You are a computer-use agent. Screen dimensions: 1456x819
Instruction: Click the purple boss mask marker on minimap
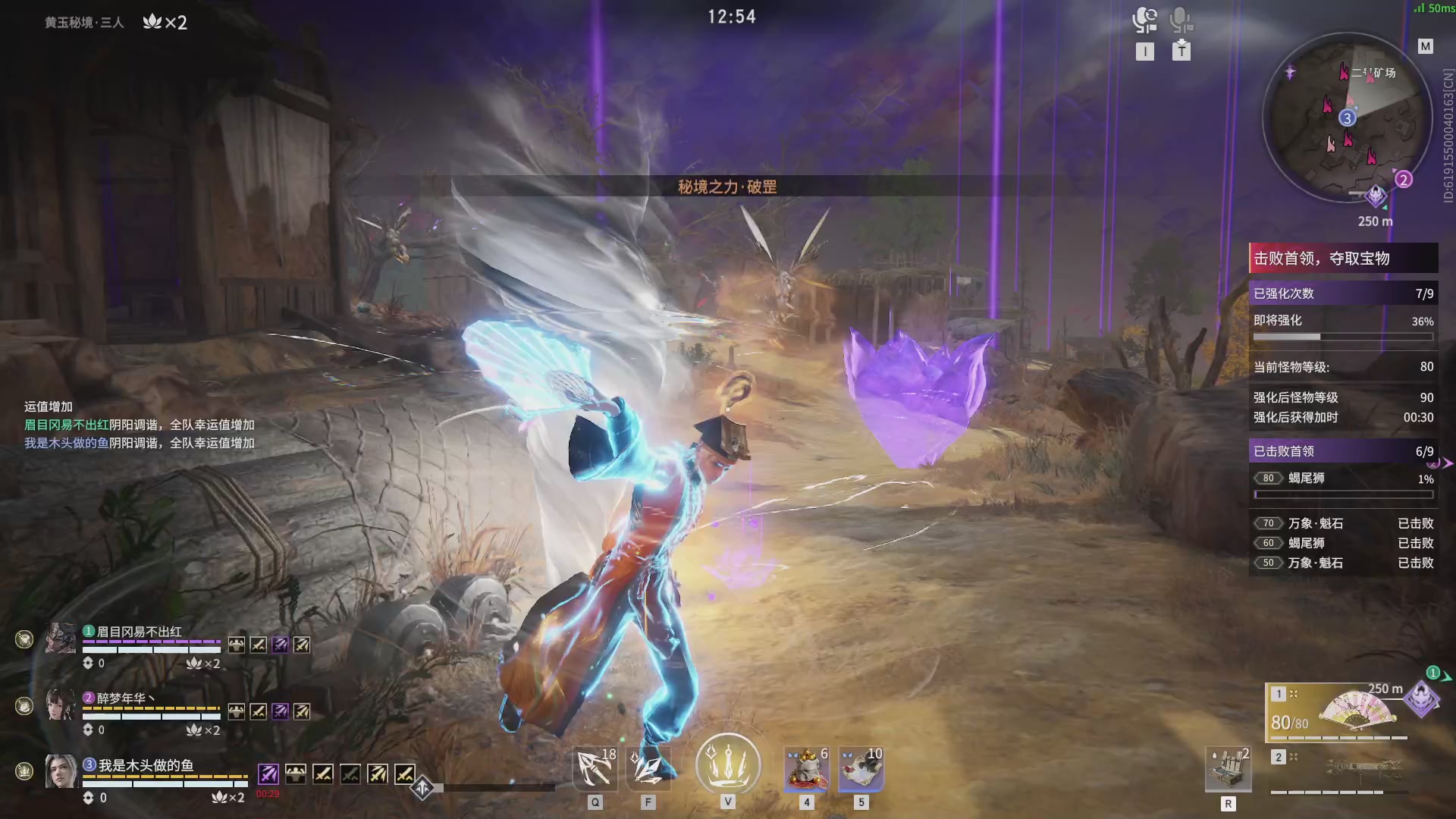1376,196
